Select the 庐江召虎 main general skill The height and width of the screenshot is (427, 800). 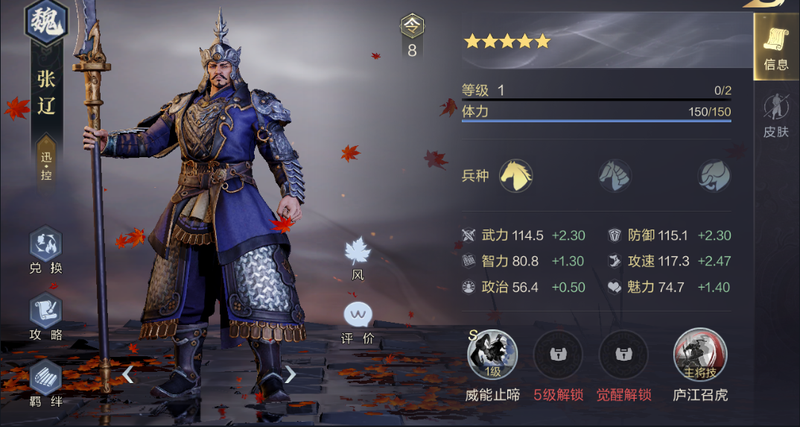[x=700, y=355]
